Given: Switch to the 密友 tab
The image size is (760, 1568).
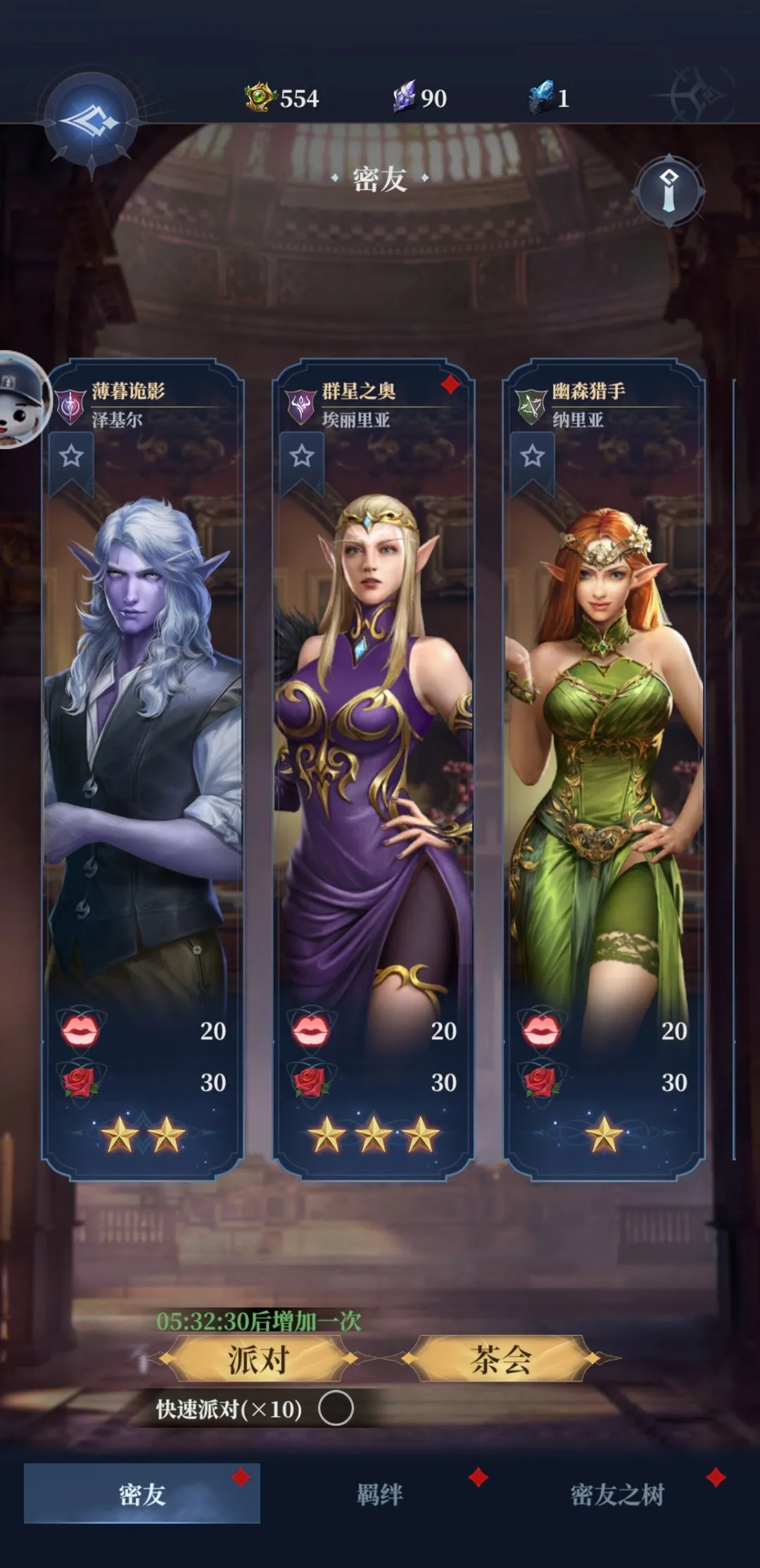Looking at the screenshot, I should tap(142, 1493).
